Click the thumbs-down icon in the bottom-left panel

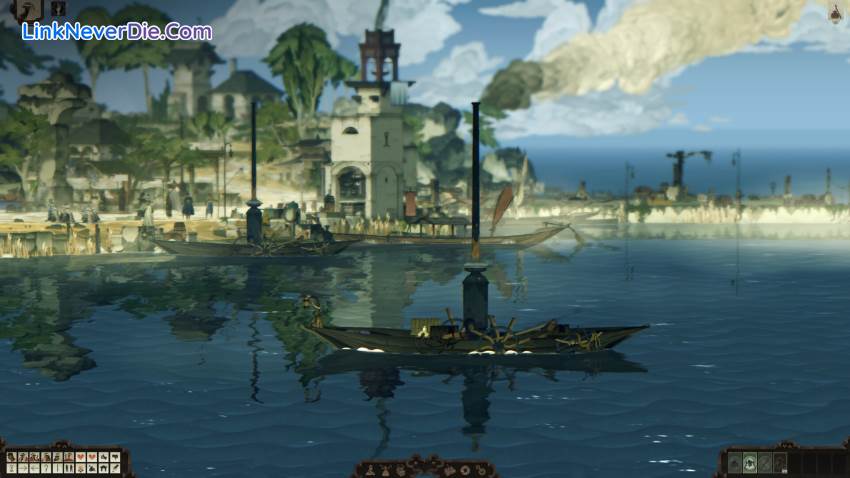(x=115, y=457)
